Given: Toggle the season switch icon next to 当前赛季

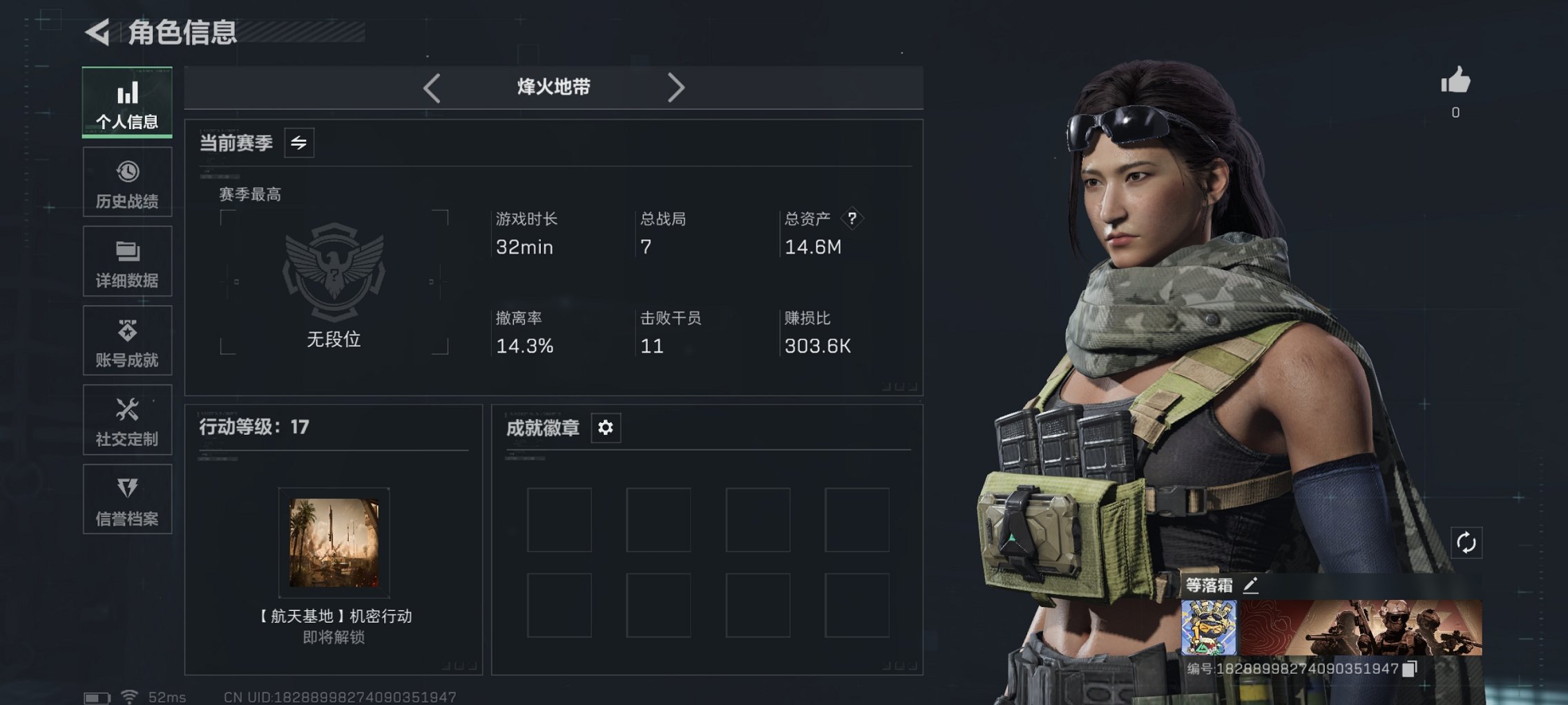Looking at the screenshot, I should tap(298, 142).
